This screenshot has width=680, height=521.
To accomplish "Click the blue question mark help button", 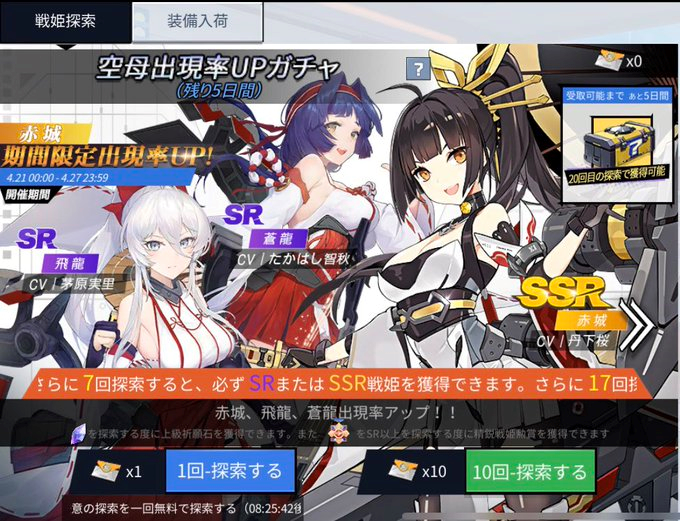I will 417,68.
